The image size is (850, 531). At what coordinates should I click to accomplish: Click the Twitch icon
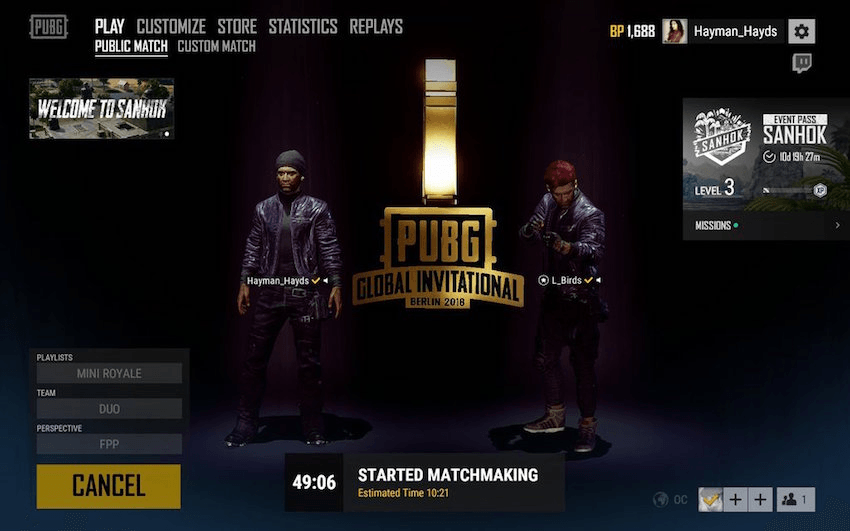click(x=801, y=63)
